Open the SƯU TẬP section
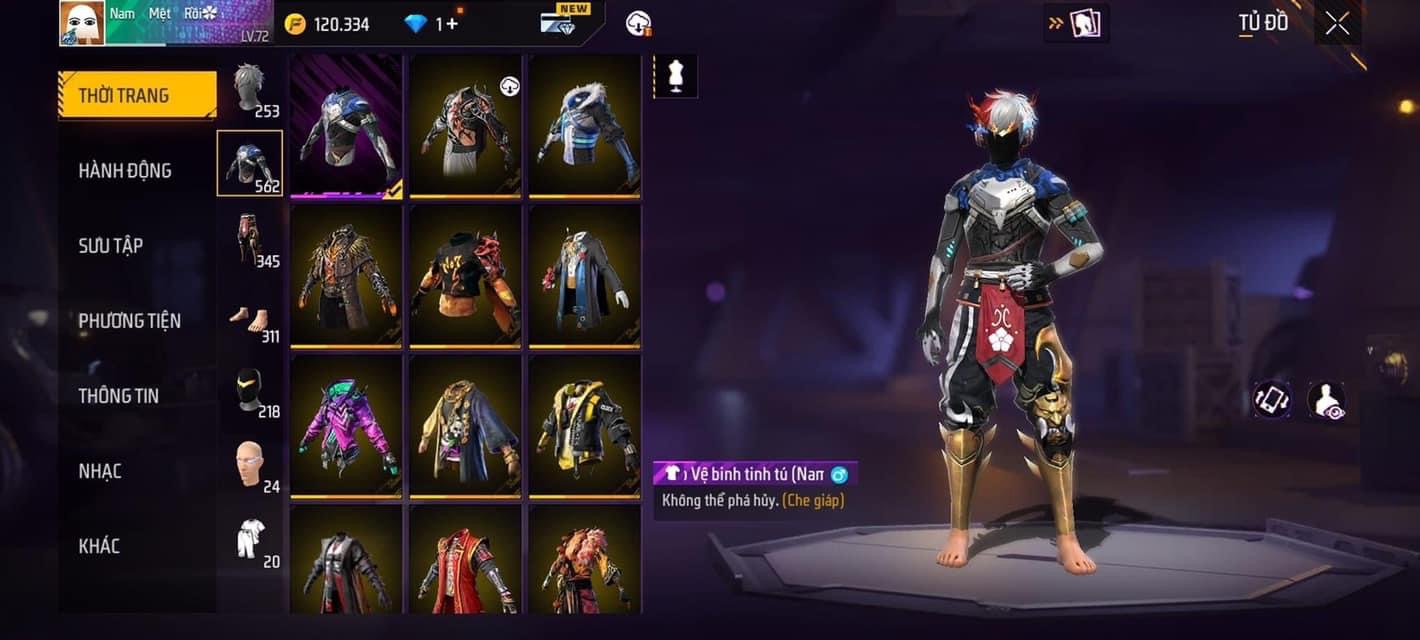The image size is (1420, 640). (x=111, y=246)
